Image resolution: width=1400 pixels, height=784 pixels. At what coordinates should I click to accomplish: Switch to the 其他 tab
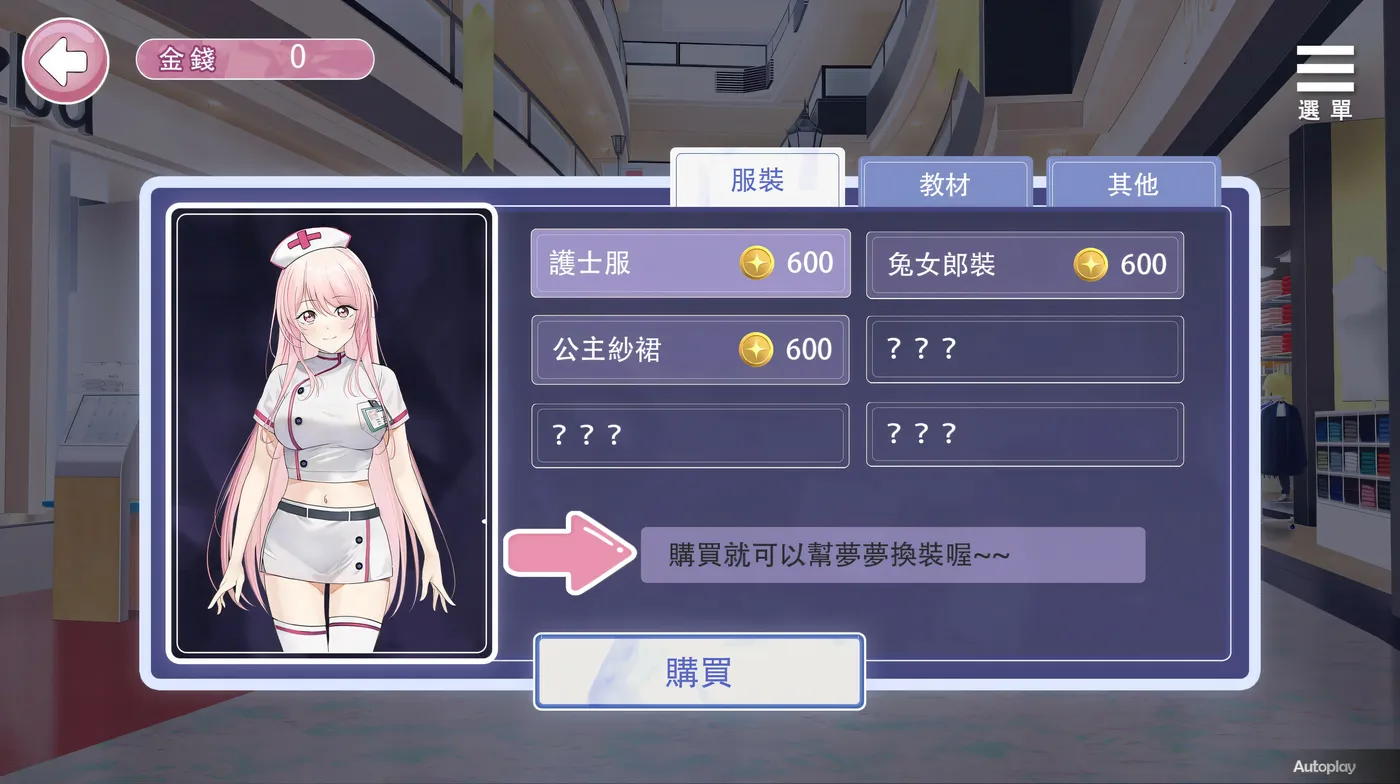point(1133,184)
